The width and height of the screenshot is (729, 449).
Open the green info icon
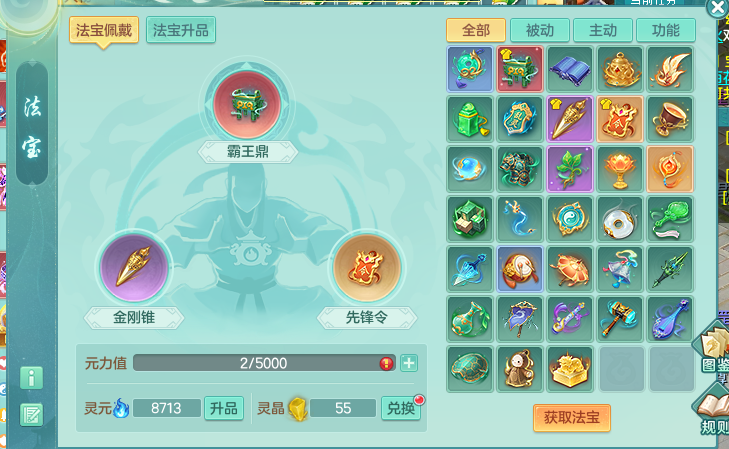click(x=31, y=378)
